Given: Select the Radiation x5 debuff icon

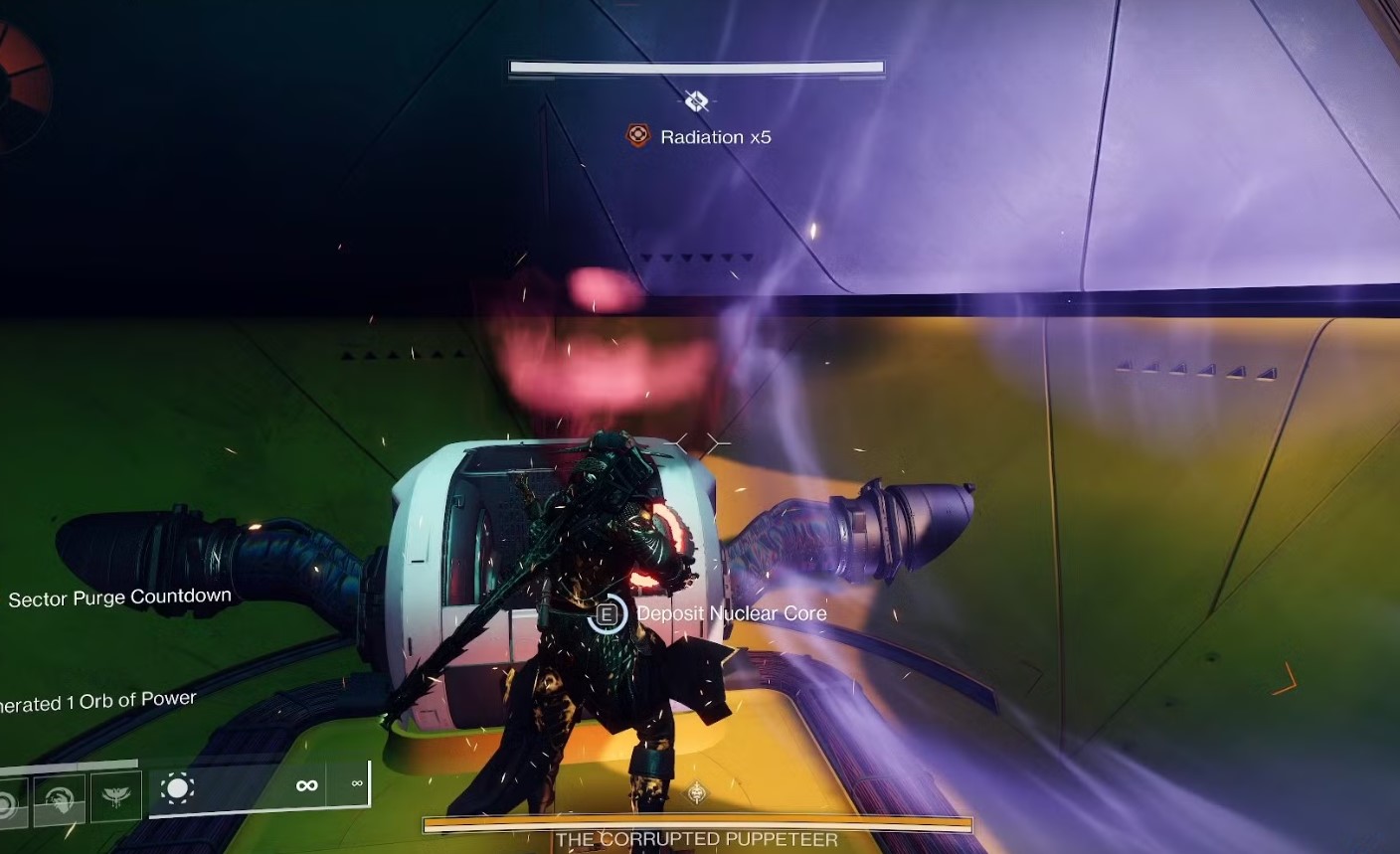Looking at the screenshot, I should point(637,136).
